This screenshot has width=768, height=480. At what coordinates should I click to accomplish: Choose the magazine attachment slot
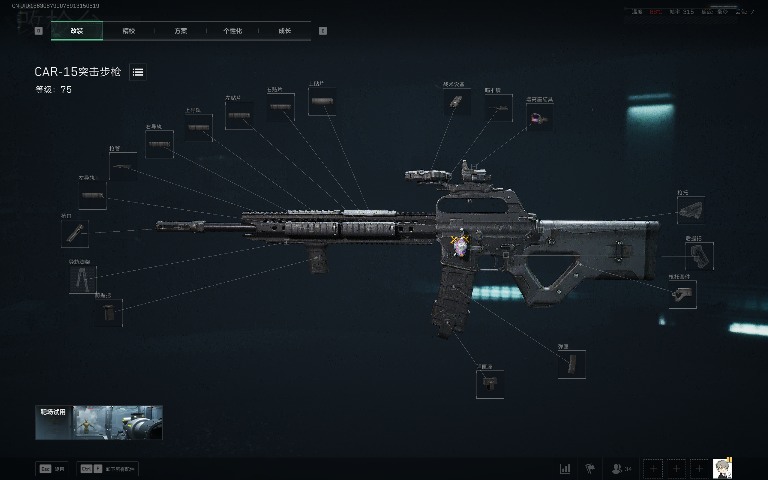571,363
